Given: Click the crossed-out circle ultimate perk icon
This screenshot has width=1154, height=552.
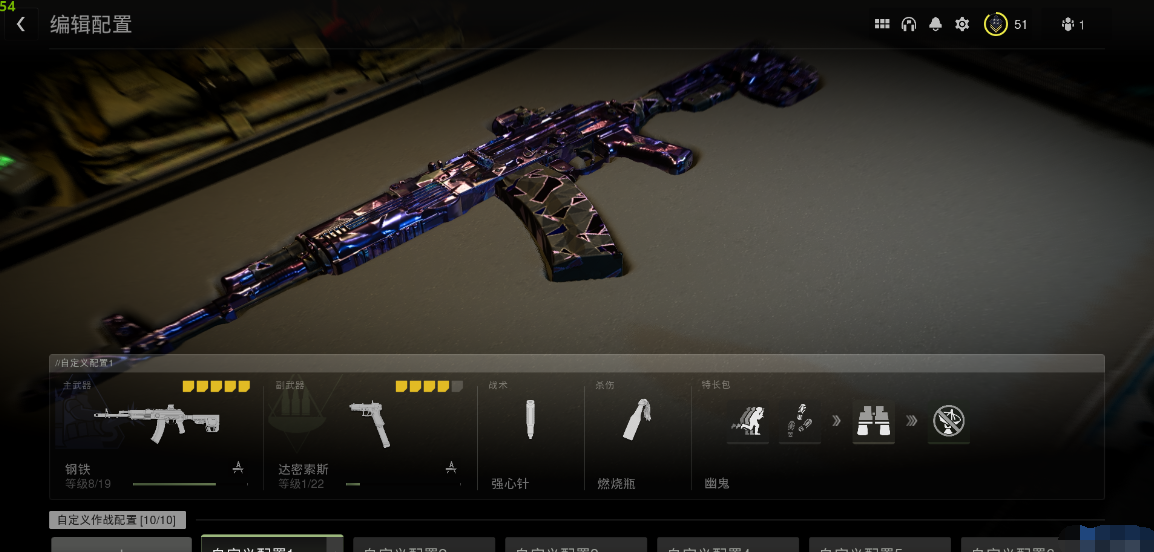Looking at the screenshot, I should click(947, 421).
